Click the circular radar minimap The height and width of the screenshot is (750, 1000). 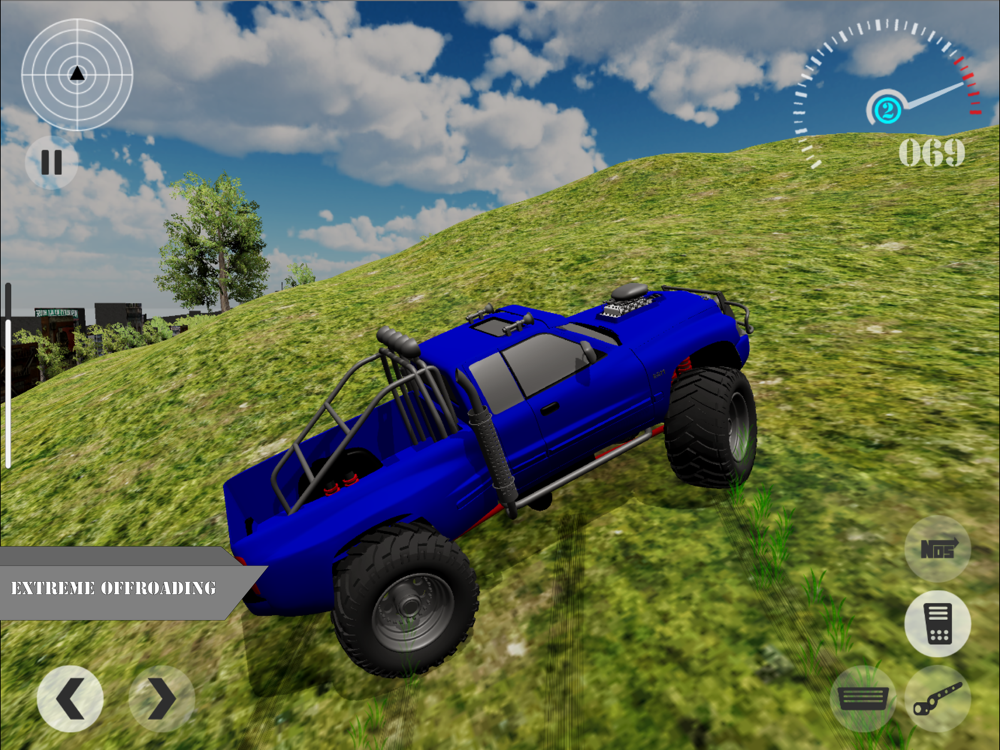[x=77, y=74]
